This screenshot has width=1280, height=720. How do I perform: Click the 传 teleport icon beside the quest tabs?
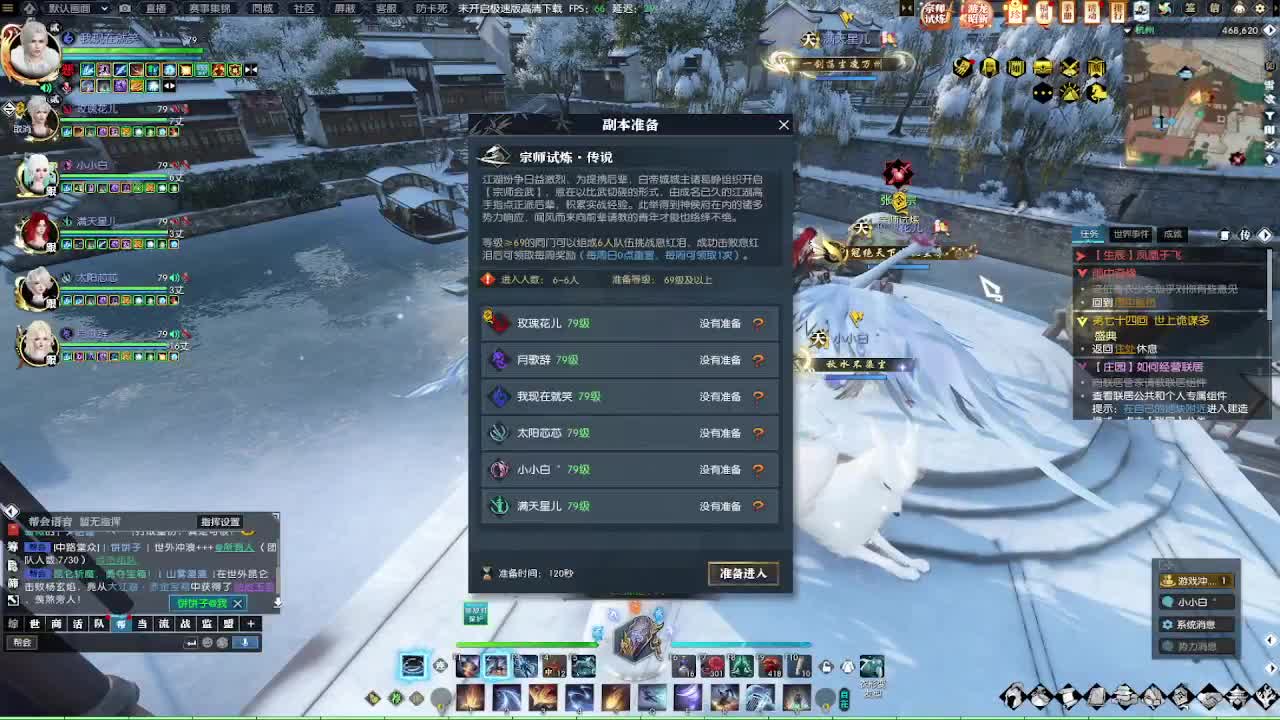[1245, 235]
